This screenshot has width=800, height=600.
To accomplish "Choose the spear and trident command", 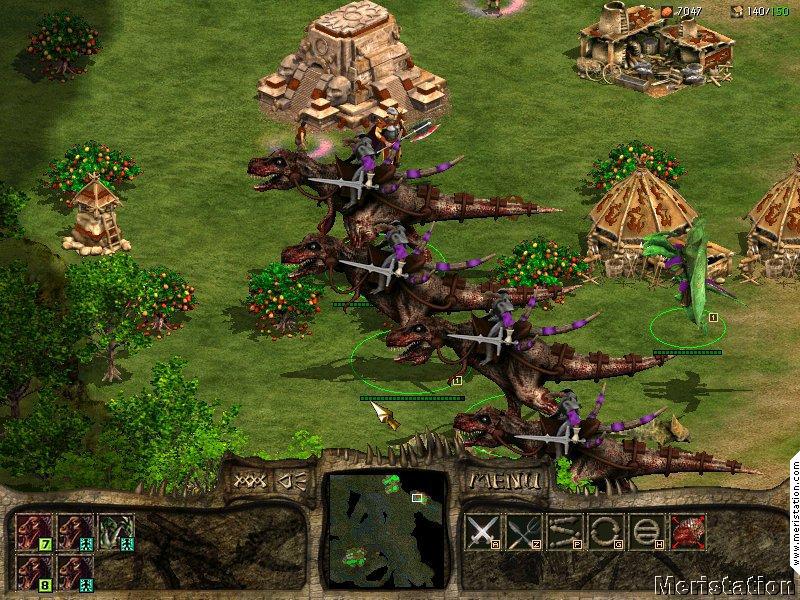I will (x=524, y=531).
